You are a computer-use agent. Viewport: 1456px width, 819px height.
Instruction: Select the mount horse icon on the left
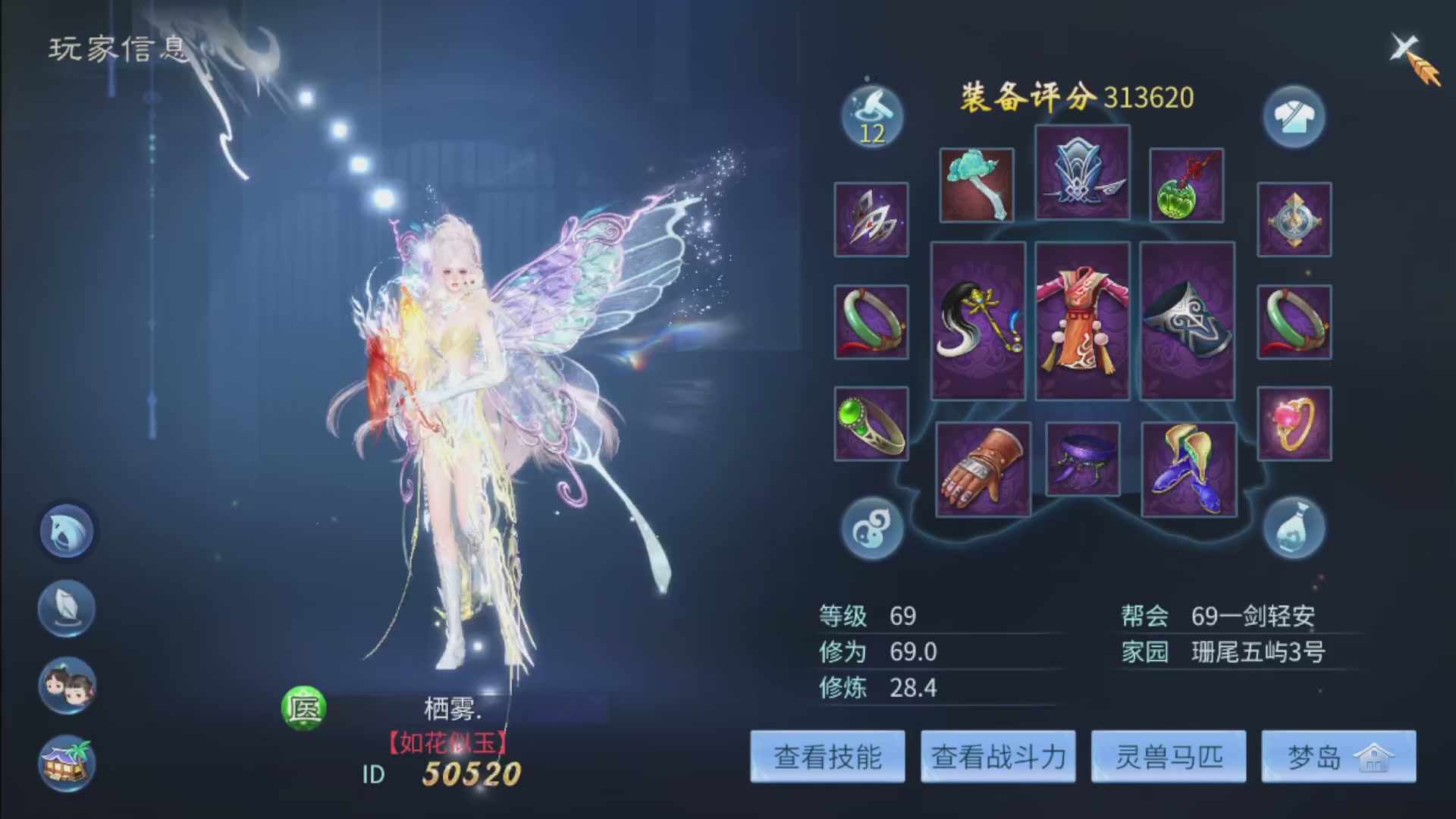pos(66,531)
